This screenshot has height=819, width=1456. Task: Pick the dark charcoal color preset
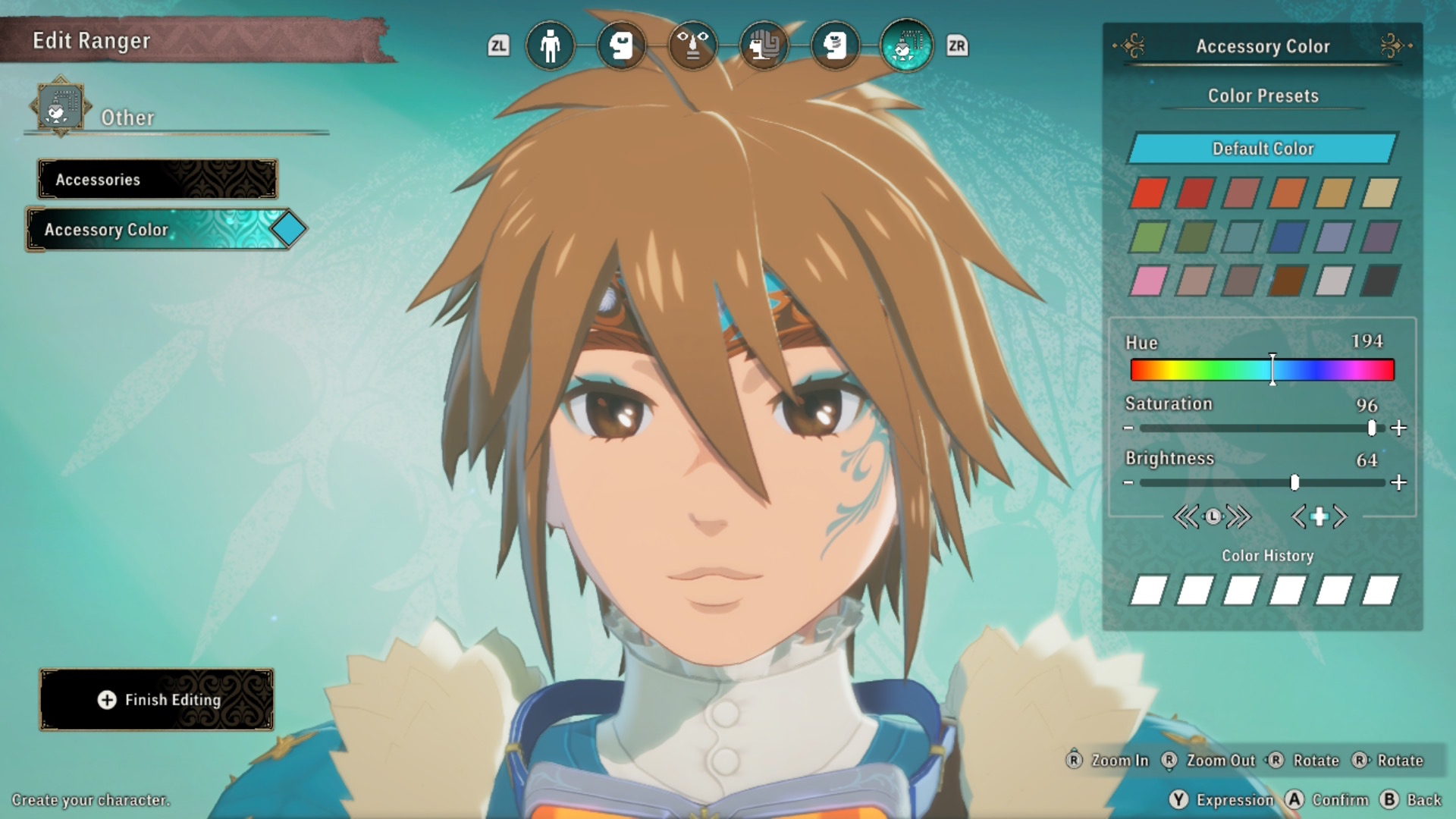[1380, 281]
